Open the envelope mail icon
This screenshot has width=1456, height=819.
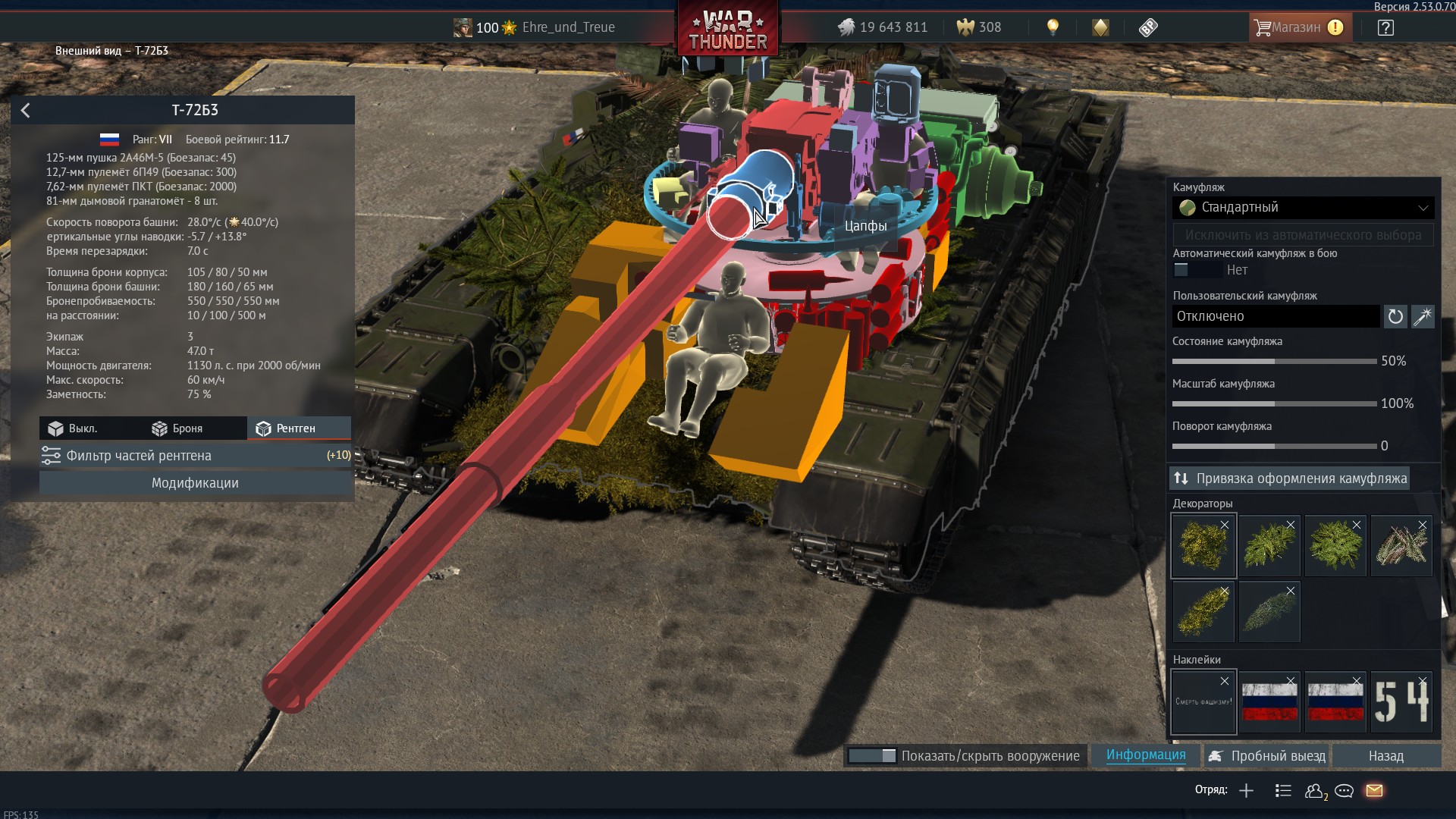(1374, 791)
